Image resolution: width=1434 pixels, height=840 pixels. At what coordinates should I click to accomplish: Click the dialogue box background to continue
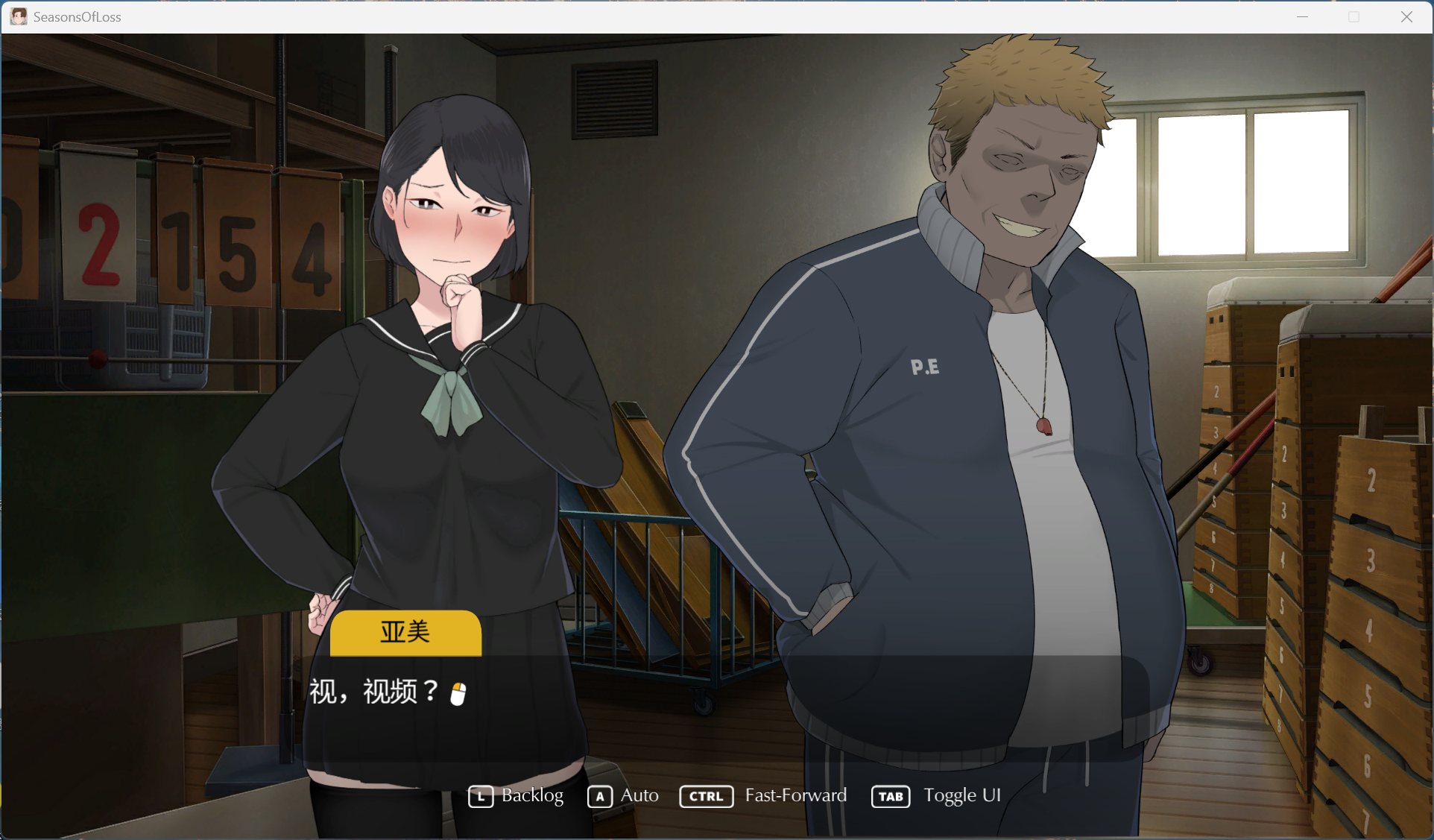point(745,708)
